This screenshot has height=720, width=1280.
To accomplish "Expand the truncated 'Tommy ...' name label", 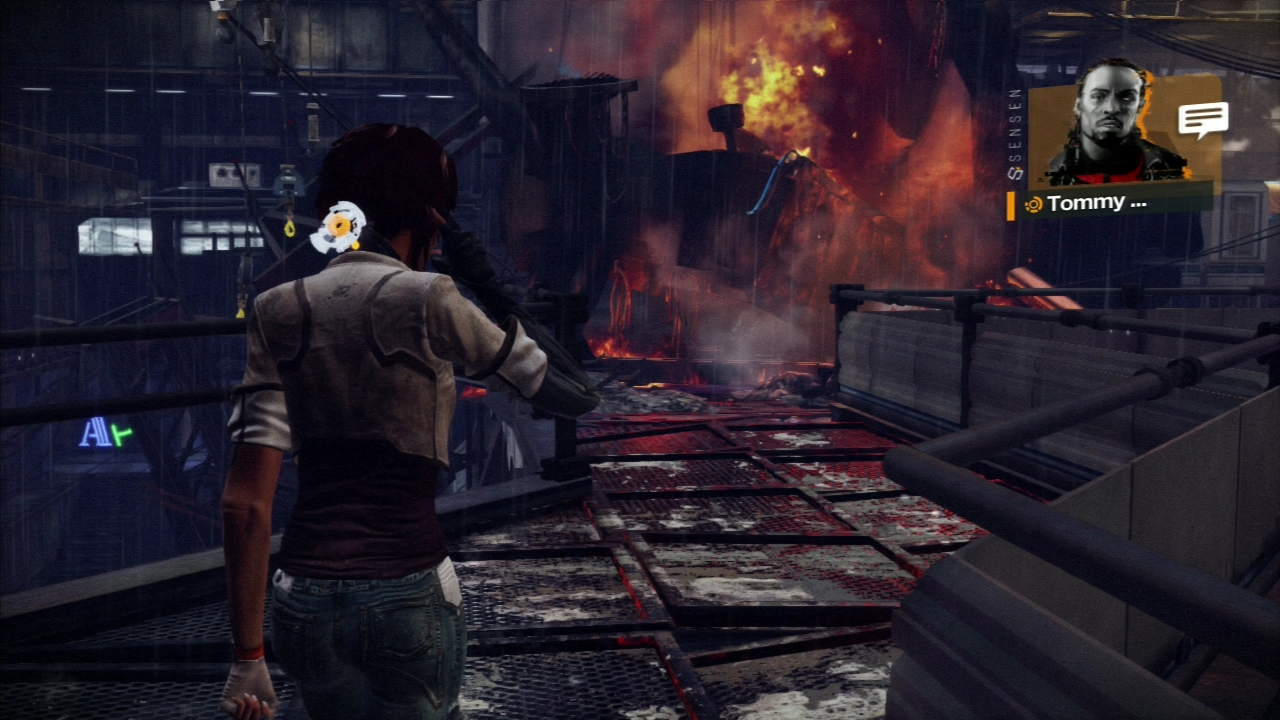I will 1097,203.
